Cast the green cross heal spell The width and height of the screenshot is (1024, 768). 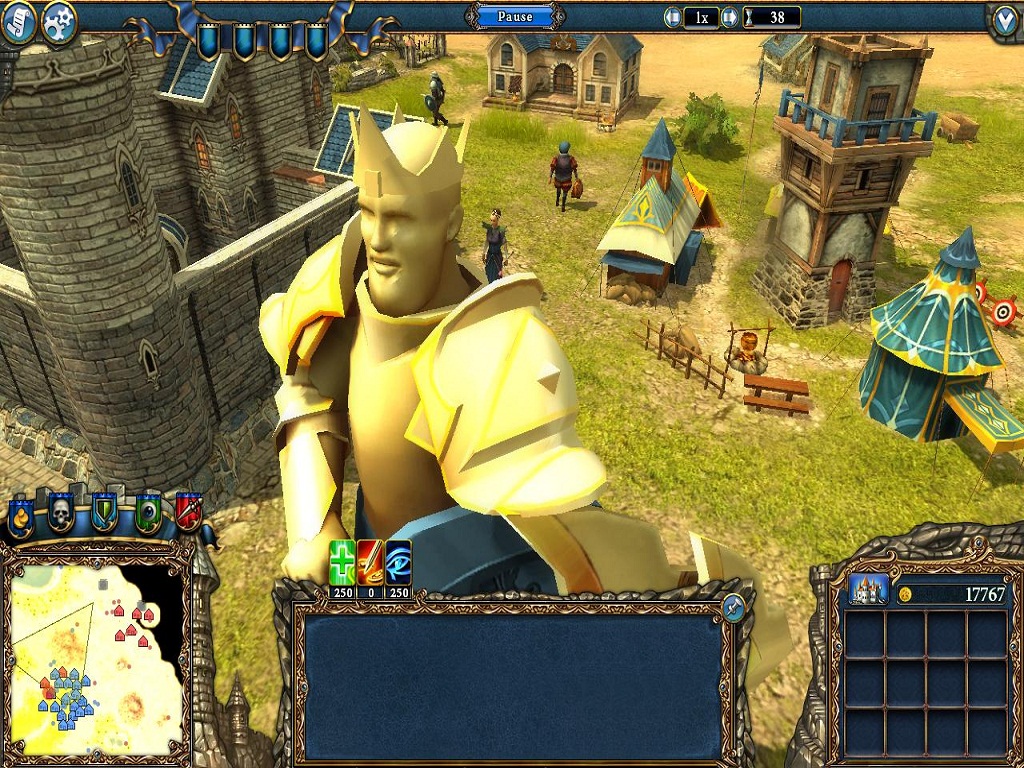tap(343, 563)
